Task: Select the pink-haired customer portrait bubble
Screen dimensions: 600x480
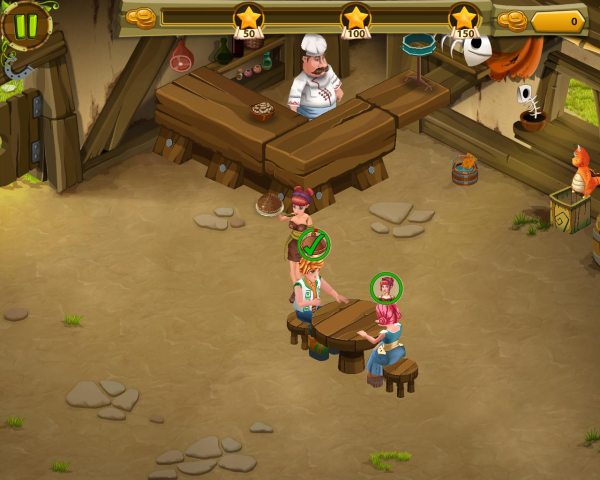Action: tap(386, 288)
